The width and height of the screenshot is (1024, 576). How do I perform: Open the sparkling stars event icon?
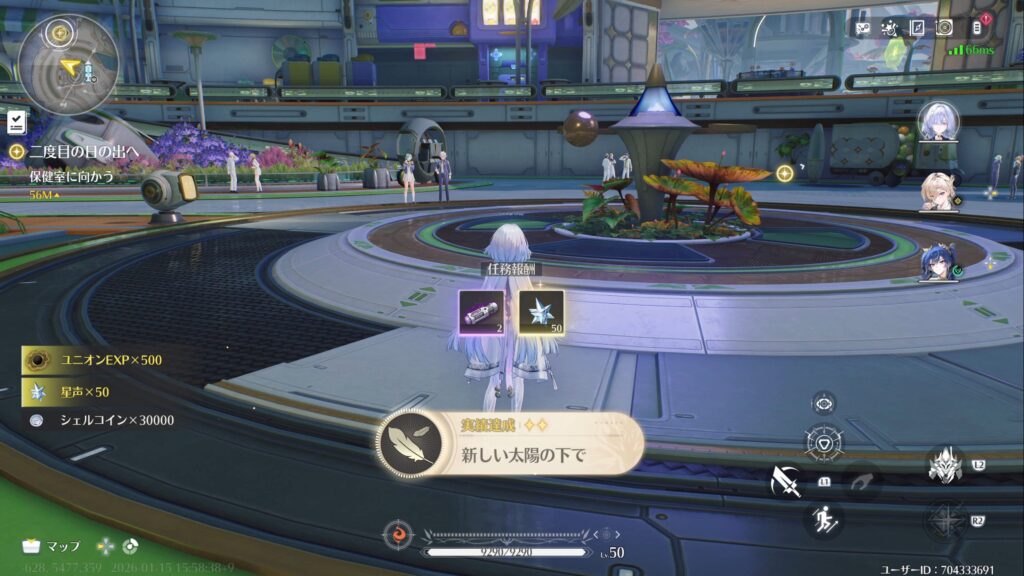click(889, 28)
